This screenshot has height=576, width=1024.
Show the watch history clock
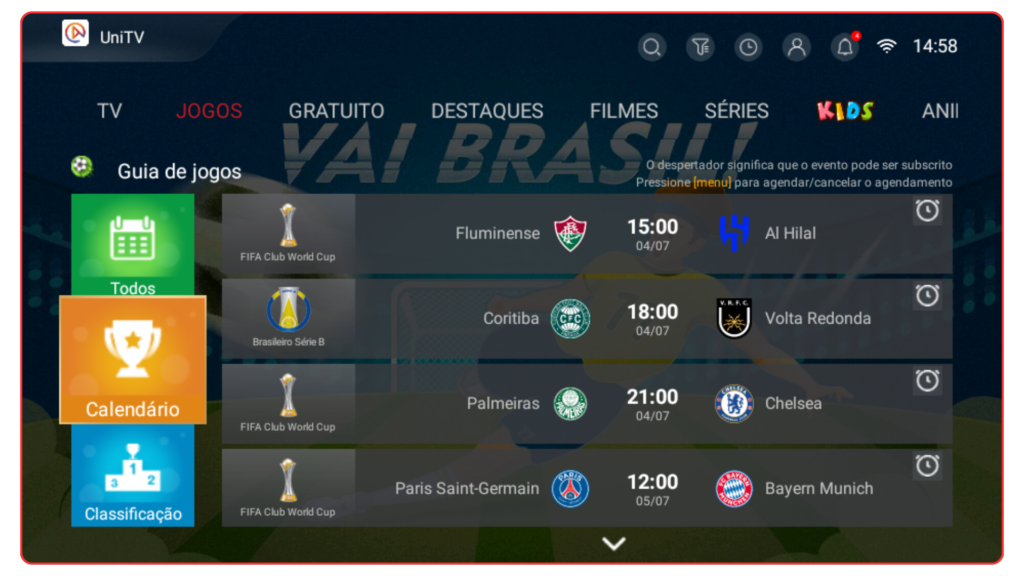[748, 47]
